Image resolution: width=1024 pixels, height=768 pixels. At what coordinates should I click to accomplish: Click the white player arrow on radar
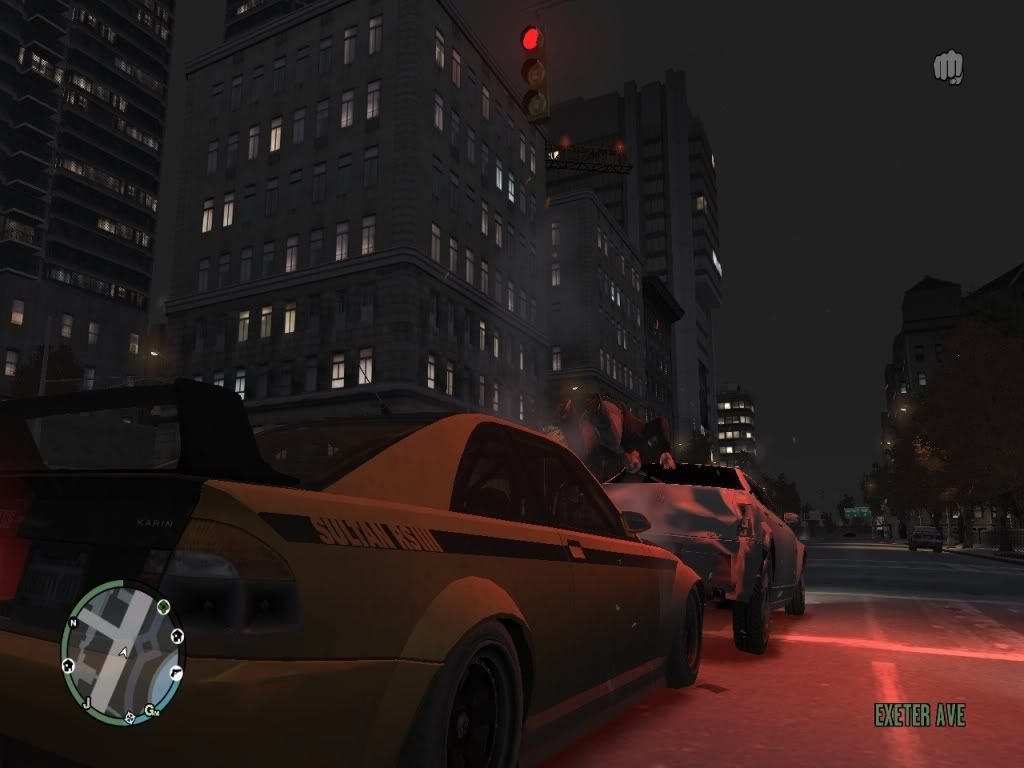click(x=123, y=652)
